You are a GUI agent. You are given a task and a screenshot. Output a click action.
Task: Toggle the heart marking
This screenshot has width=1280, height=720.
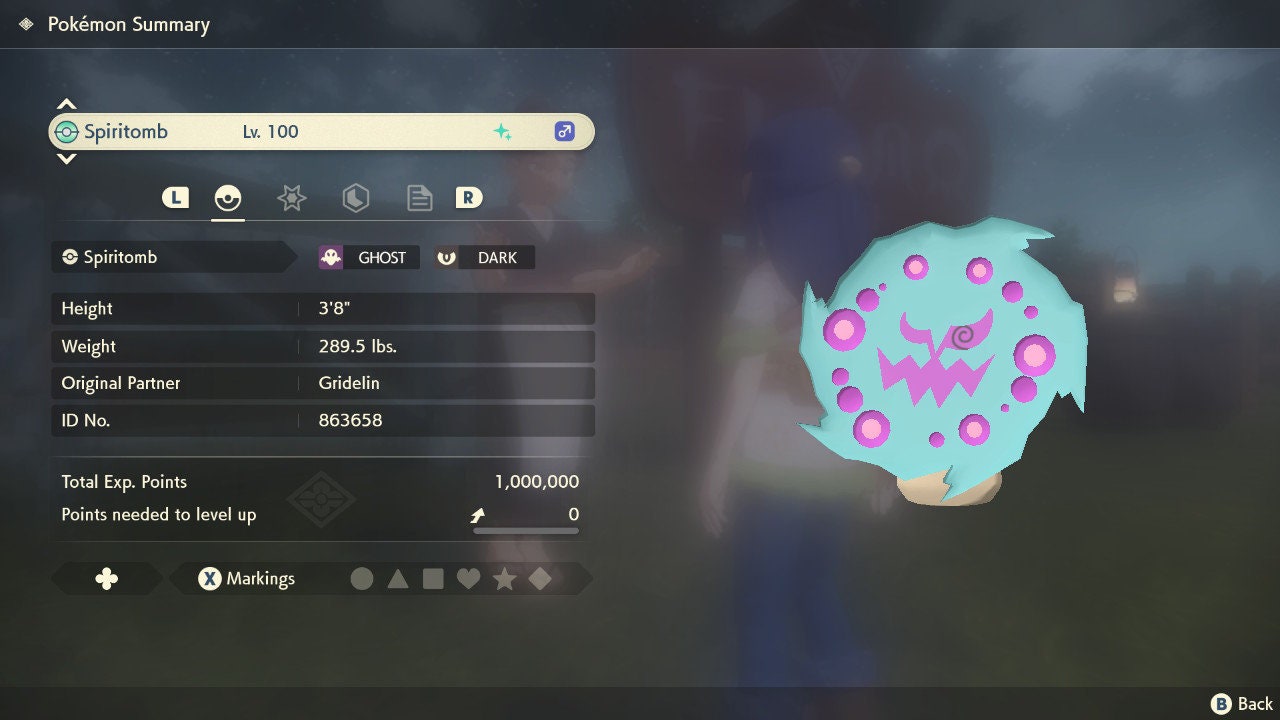[468, 578]
